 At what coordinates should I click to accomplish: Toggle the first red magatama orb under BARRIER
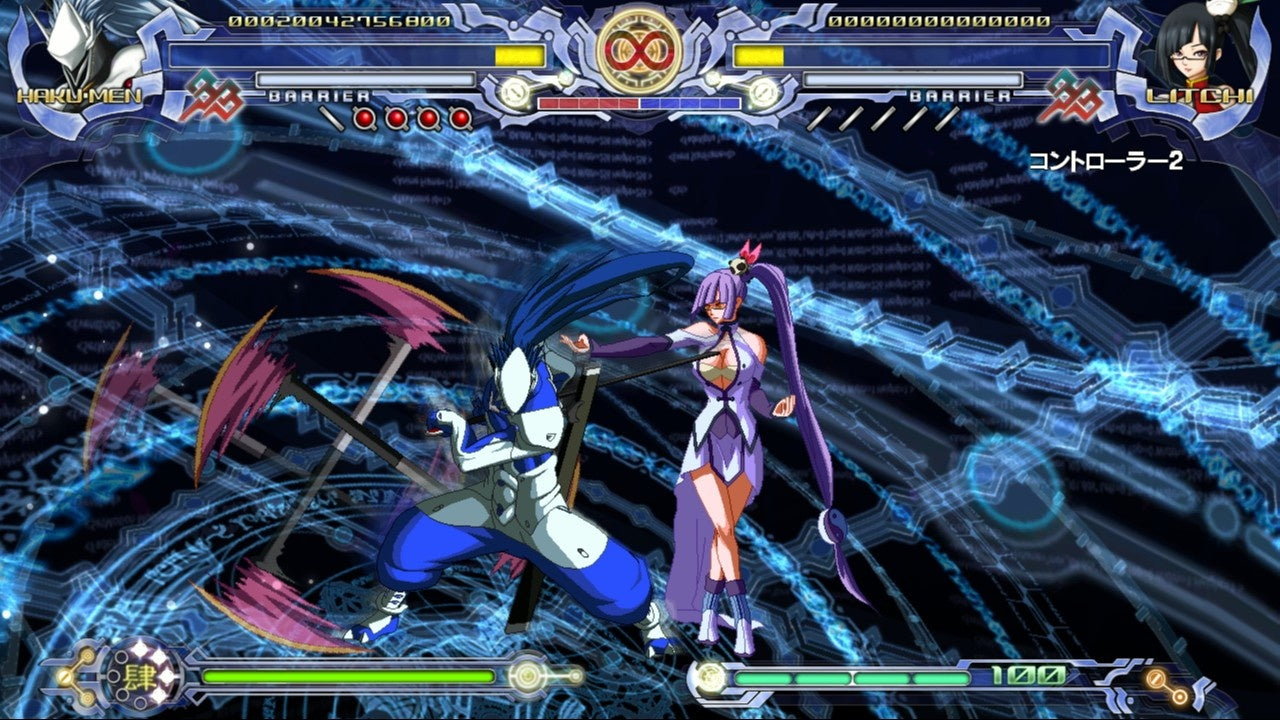coord(364,116)
